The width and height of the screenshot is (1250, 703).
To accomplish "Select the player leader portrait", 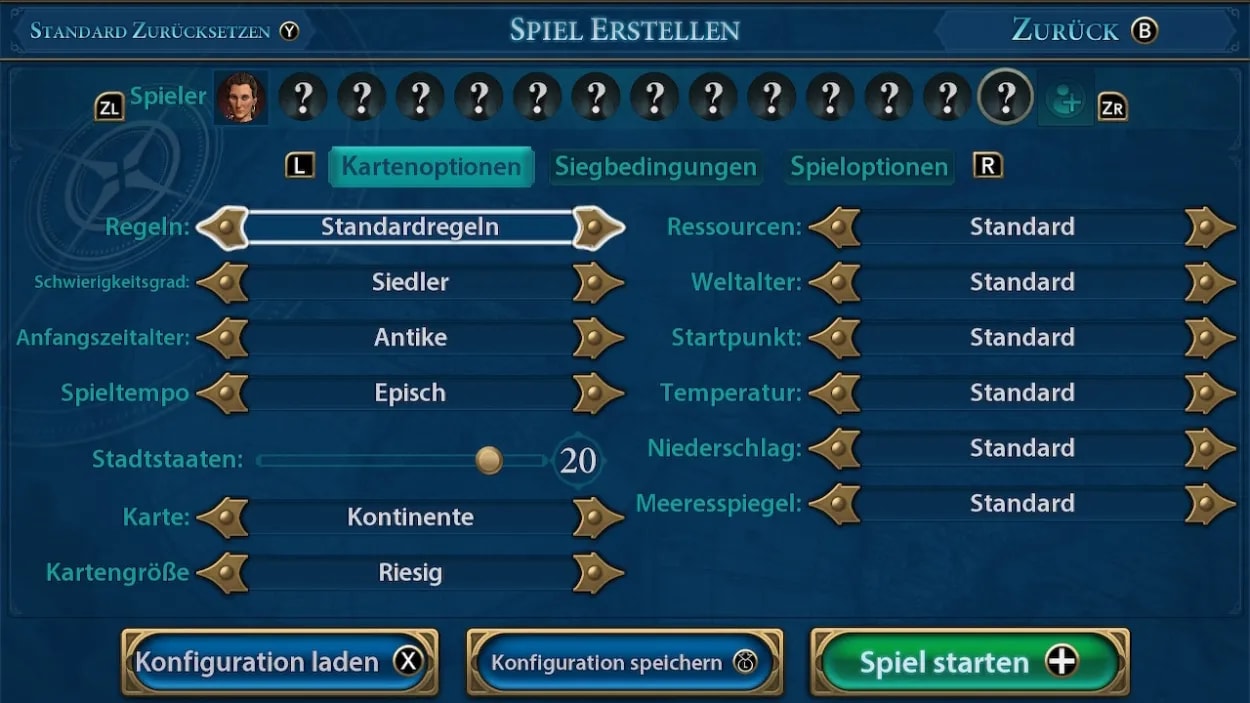I will [241, 98].
